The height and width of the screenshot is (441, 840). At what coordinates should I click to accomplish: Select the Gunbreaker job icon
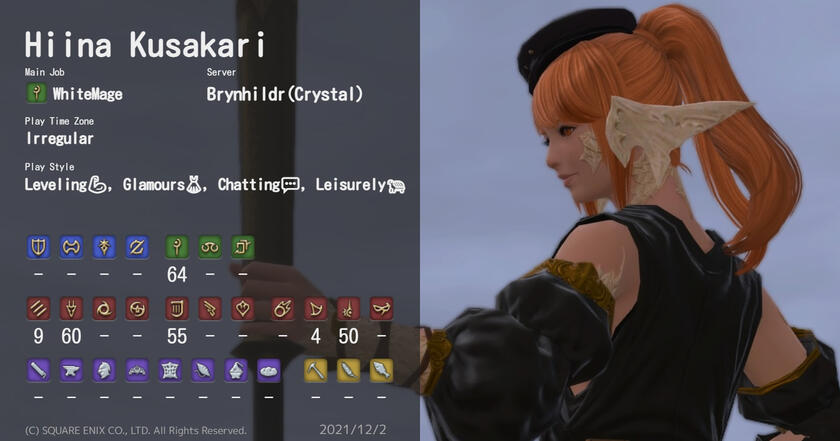tap(137, 246)
